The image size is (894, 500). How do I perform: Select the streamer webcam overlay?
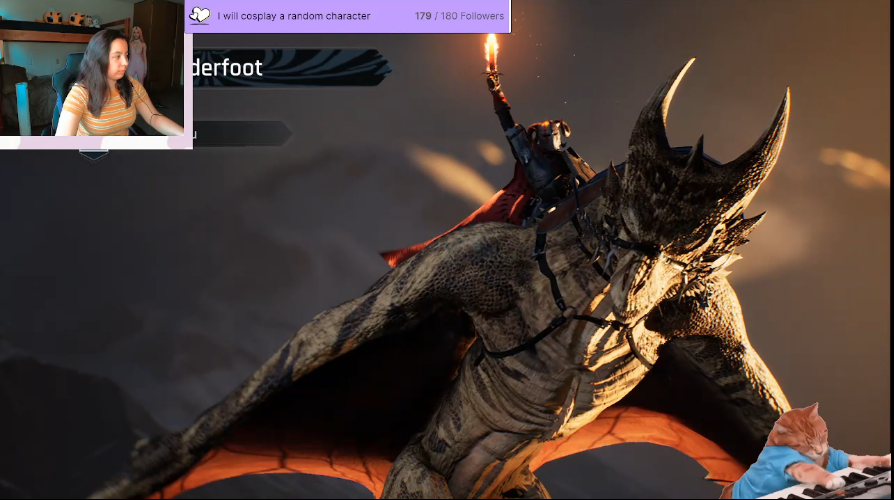point(93,75)
